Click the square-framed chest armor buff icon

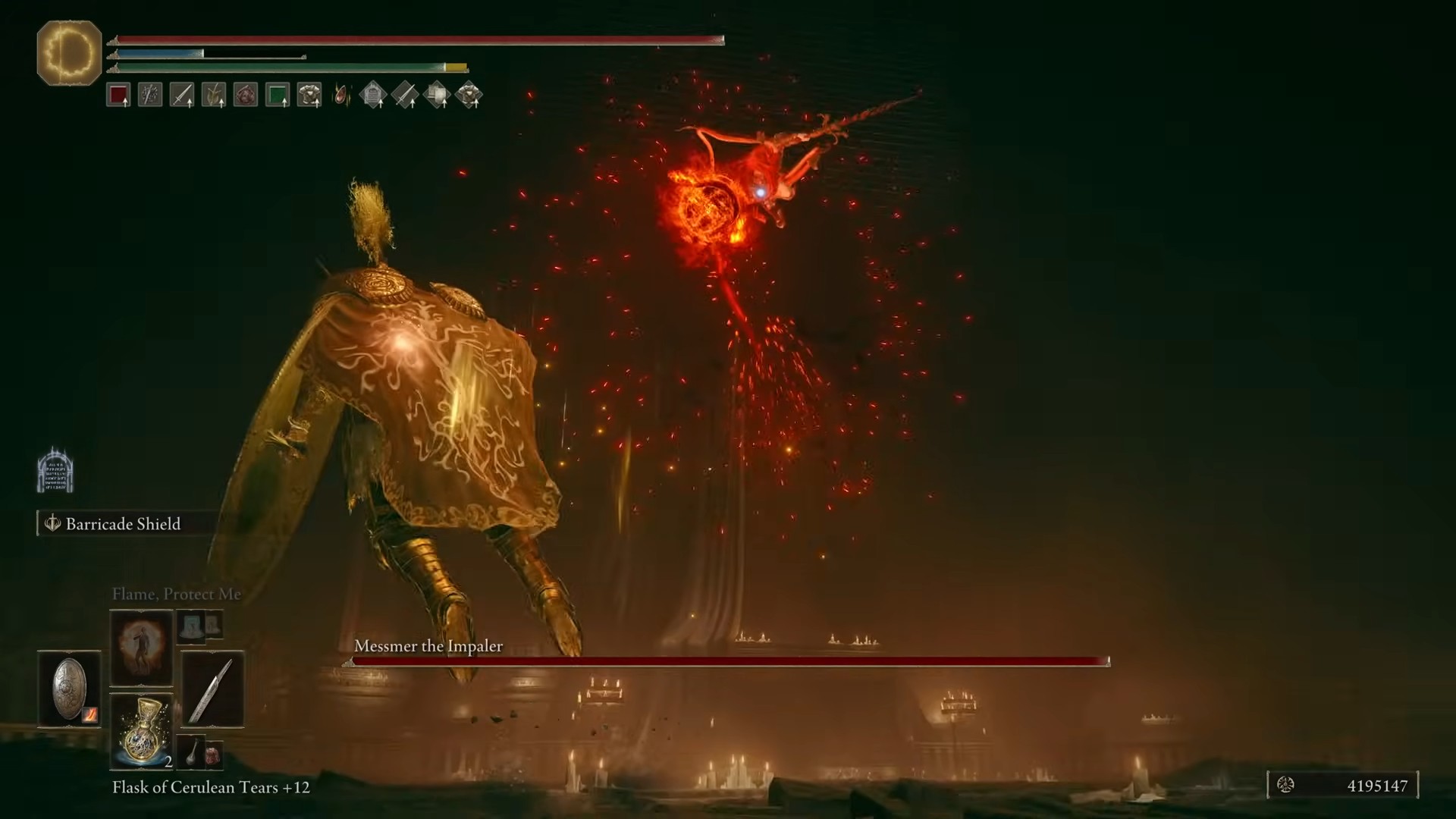[x=309, y=95]
